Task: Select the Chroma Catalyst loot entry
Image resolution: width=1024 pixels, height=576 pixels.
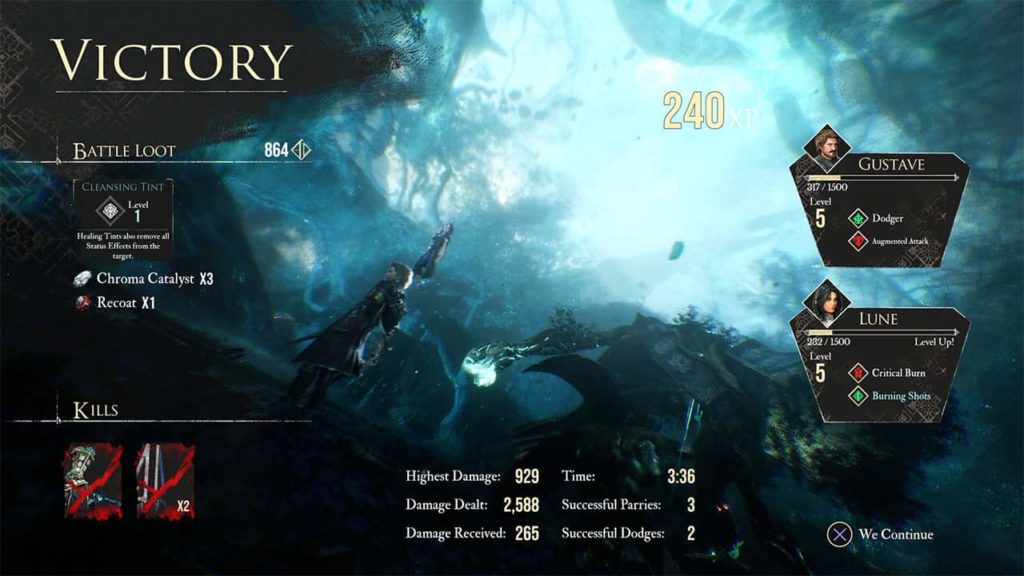Action: tap(145, 278)
